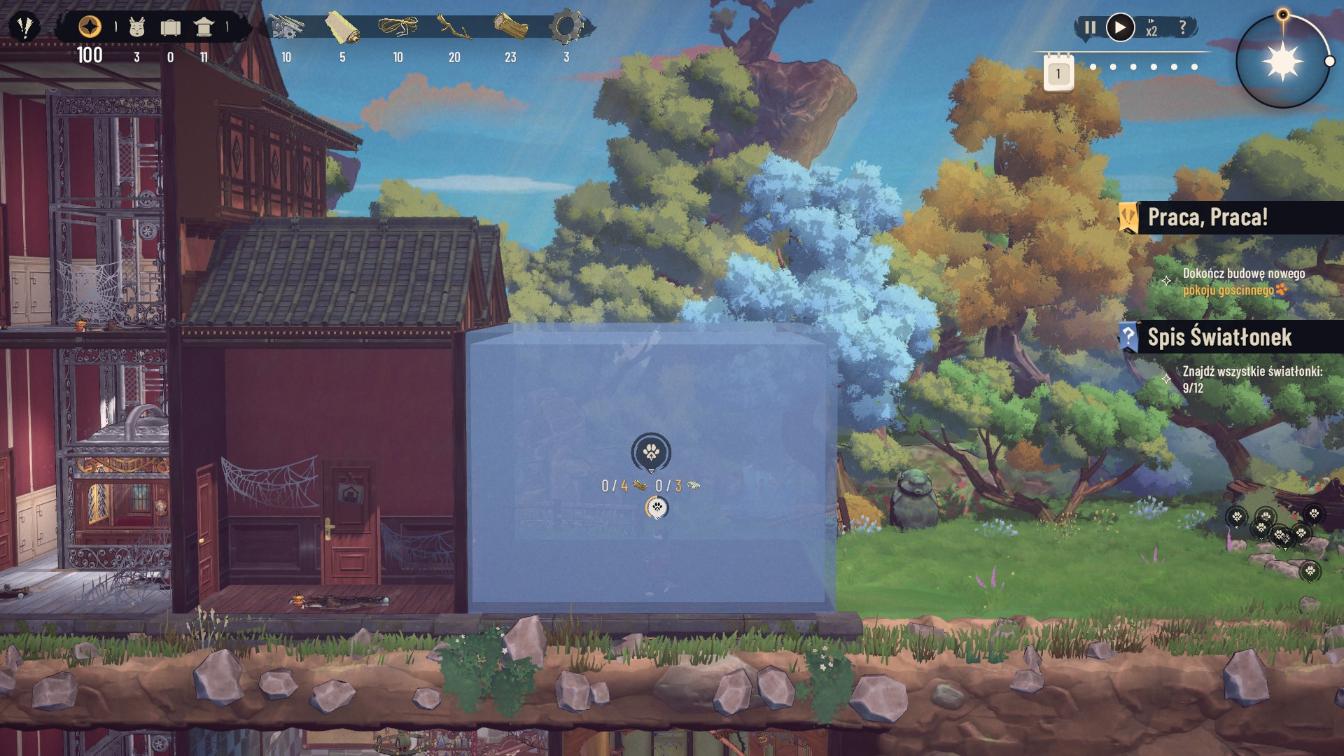This screenshot has height=756, width=1344.
Task: Select the wood log resource icon
Action: click(x=510, y=26)
